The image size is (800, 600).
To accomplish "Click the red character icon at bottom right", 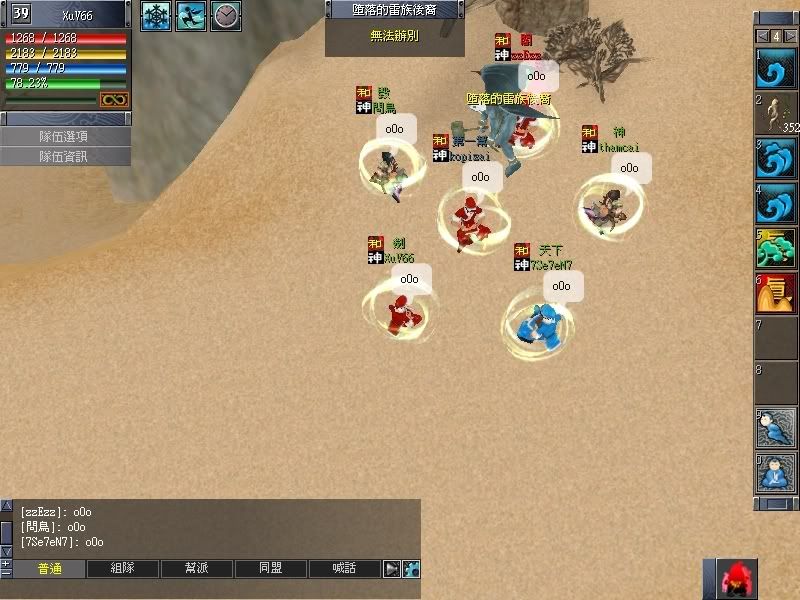I will pos(738,579).
